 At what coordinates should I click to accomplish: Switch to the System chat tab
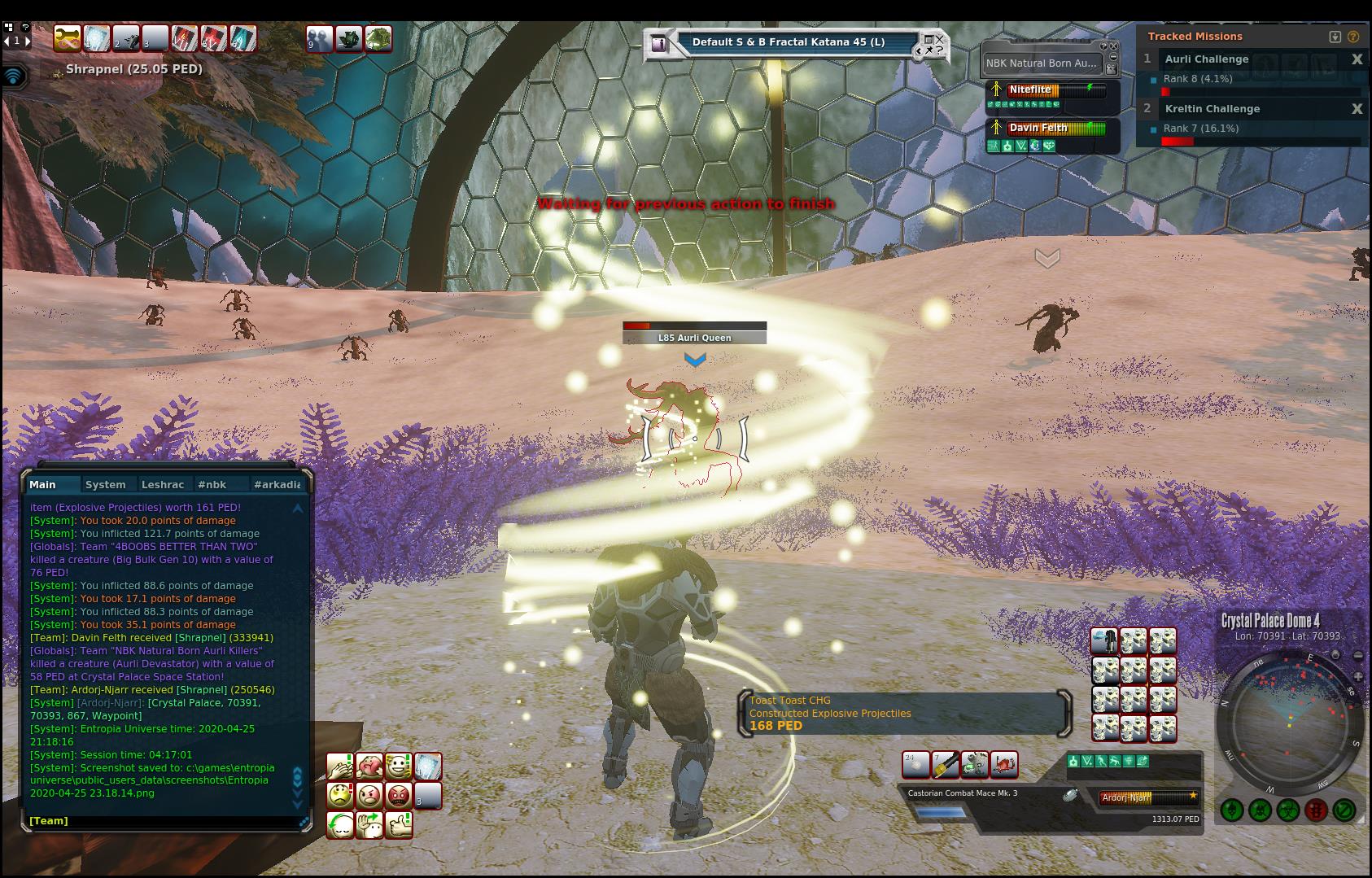click(x=106, y=484)
